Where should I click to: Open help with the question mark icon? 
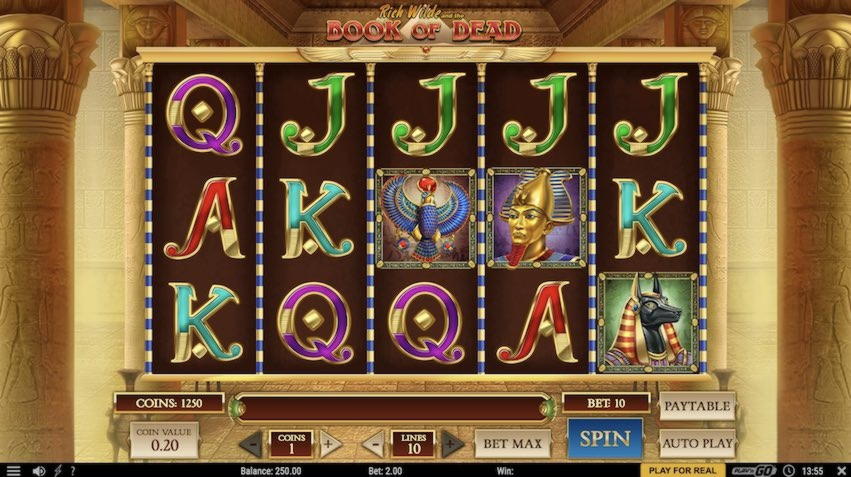pos(71,470)
